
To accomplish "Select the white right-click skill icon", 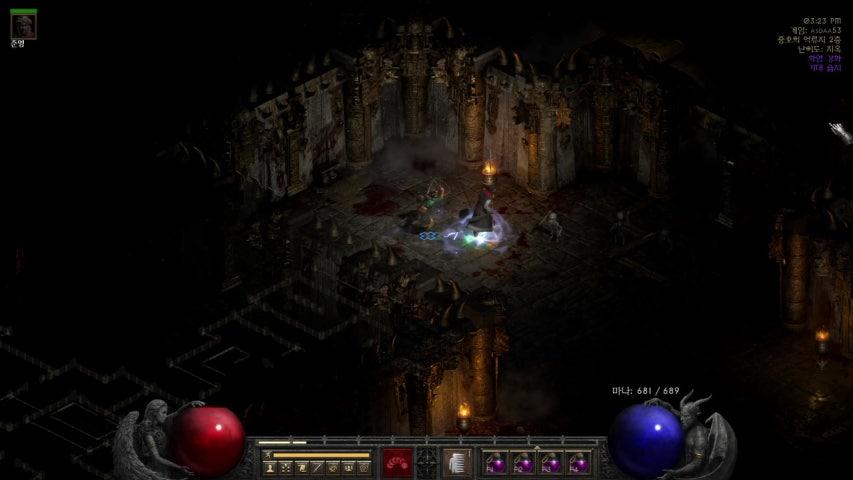I will 457,463.
